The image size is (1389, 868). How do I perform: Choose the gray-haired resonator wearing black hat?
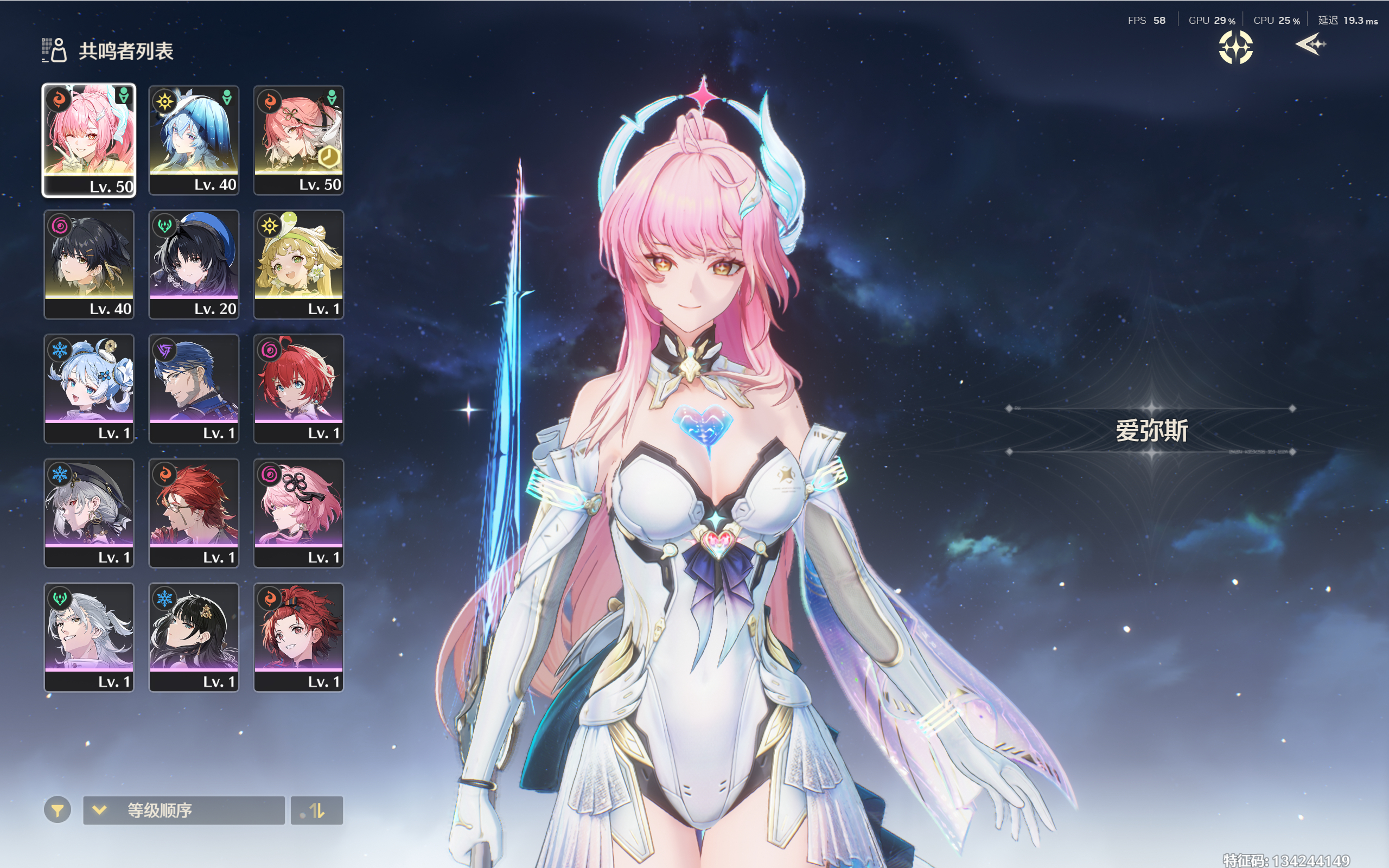pyautogui.click(x=89, y=513)
